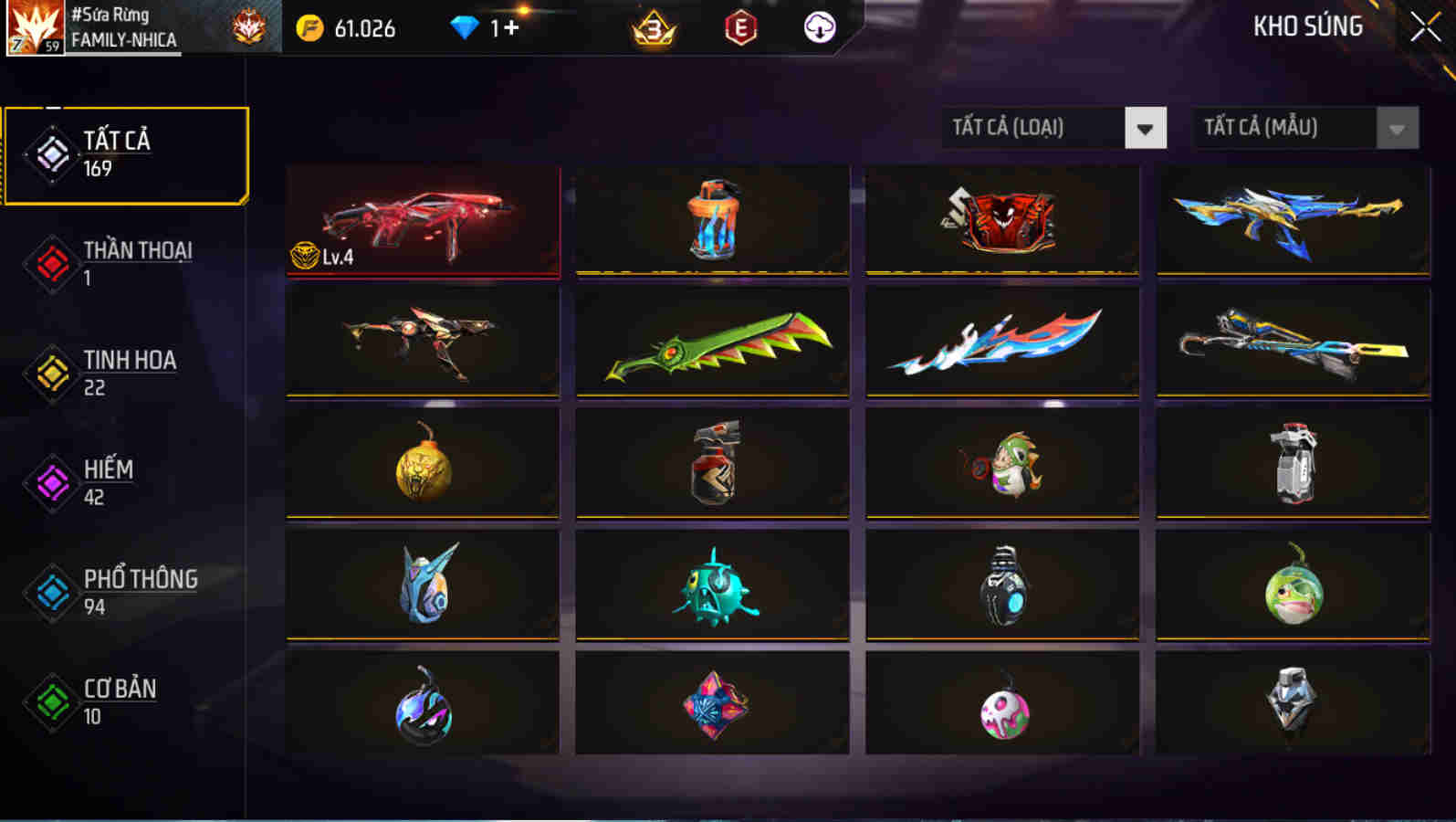Click the red E event icon

click(739, 27)
